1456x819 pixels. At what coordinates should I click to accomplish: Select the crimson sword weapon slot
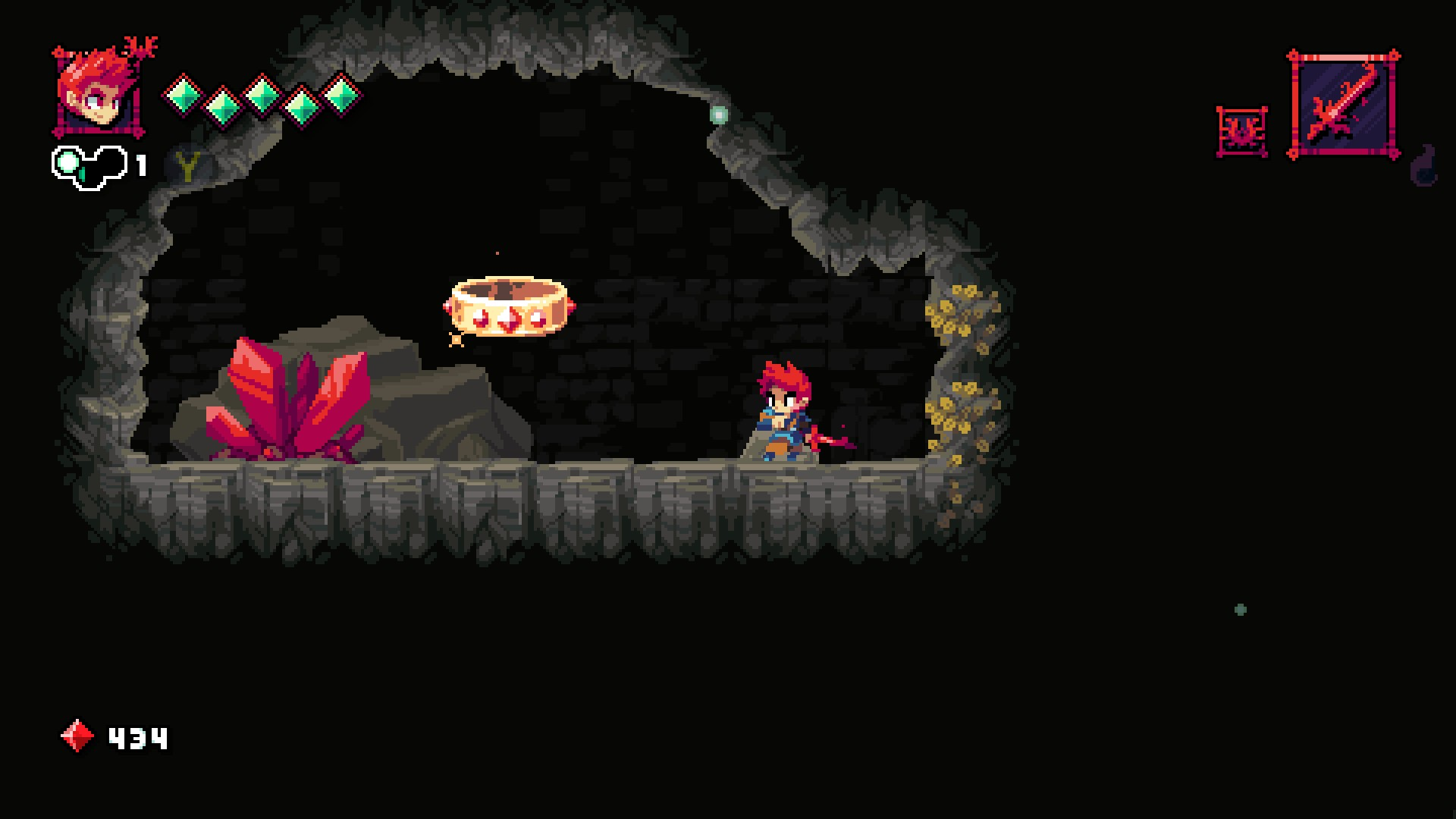pos(1343,105)
